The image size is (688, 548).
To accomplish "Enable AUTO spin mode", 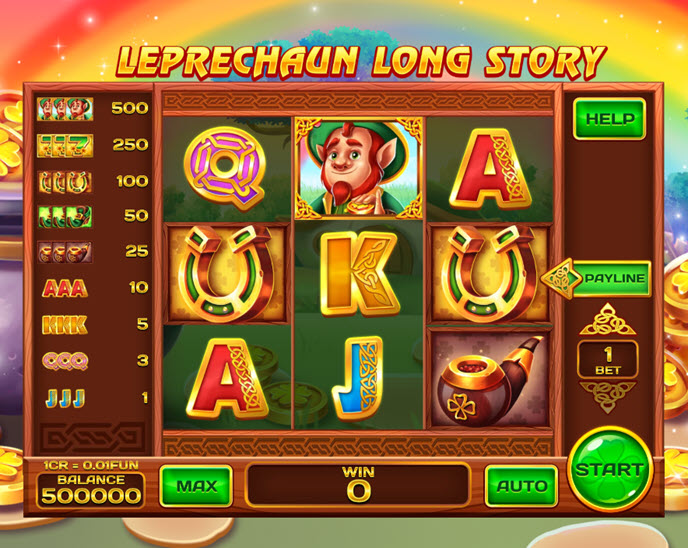I will pyautogui.click(x=521, y=486).
